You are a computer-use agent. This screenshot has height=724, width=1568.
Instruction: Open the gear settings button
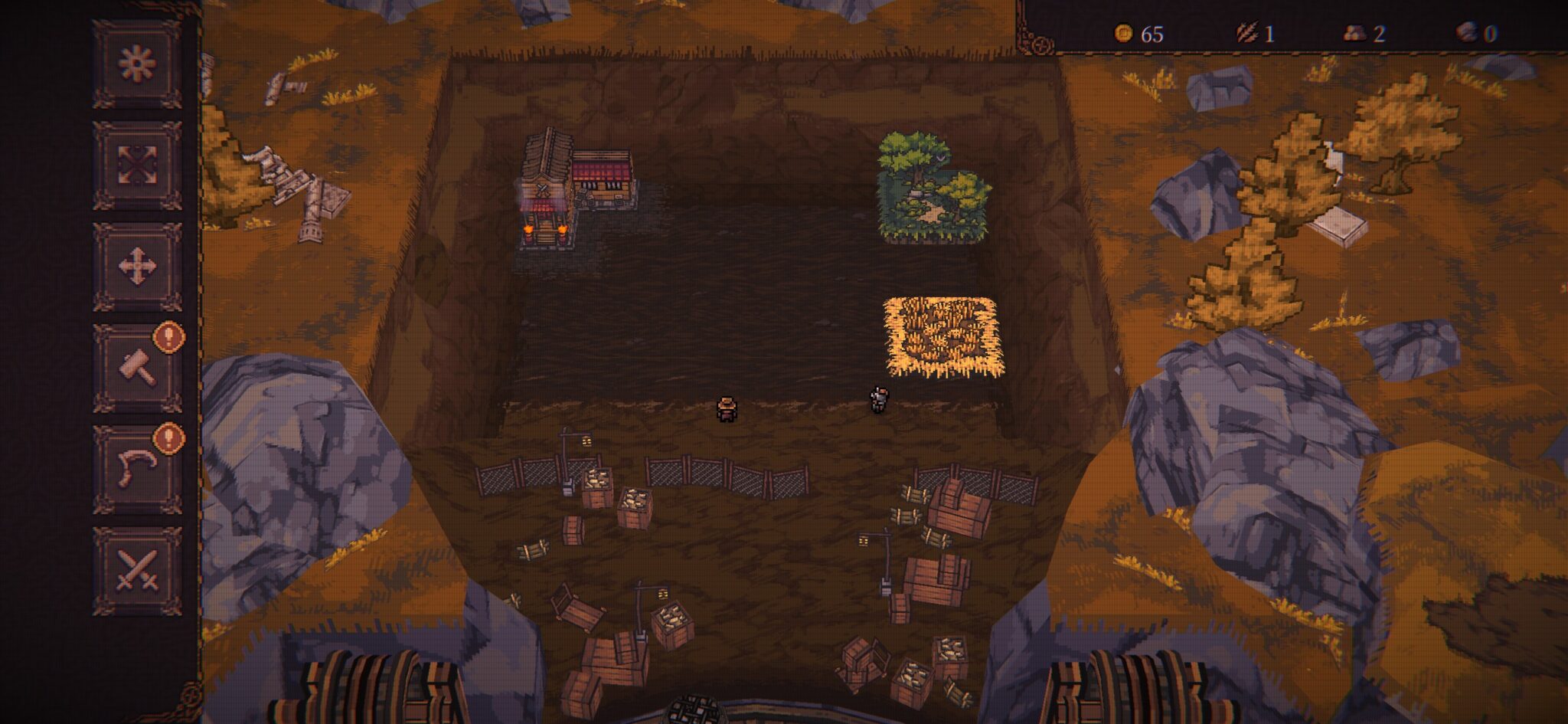click(x=137, y=64)
